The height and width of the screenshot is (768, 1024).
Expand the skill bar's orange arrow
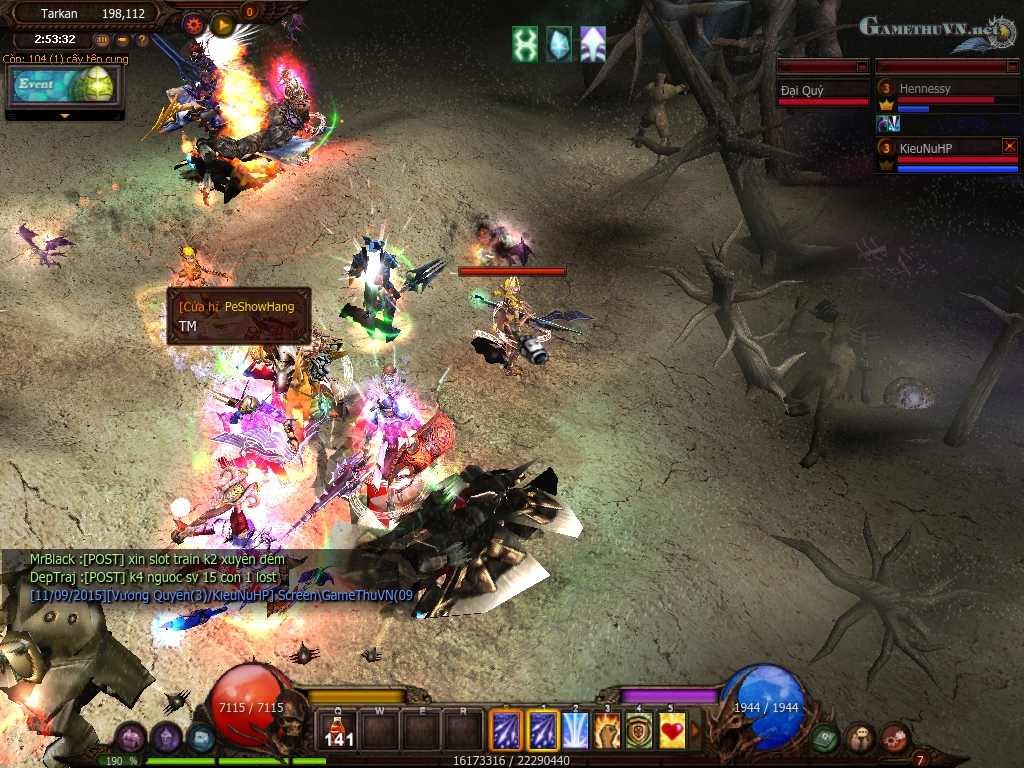696,731
